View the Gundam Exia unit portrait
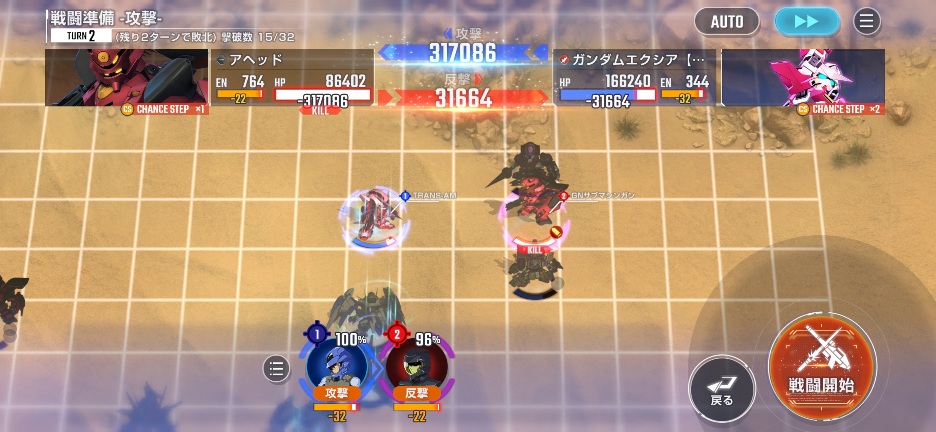Screen dimensions: 936x432 (803, 78)
